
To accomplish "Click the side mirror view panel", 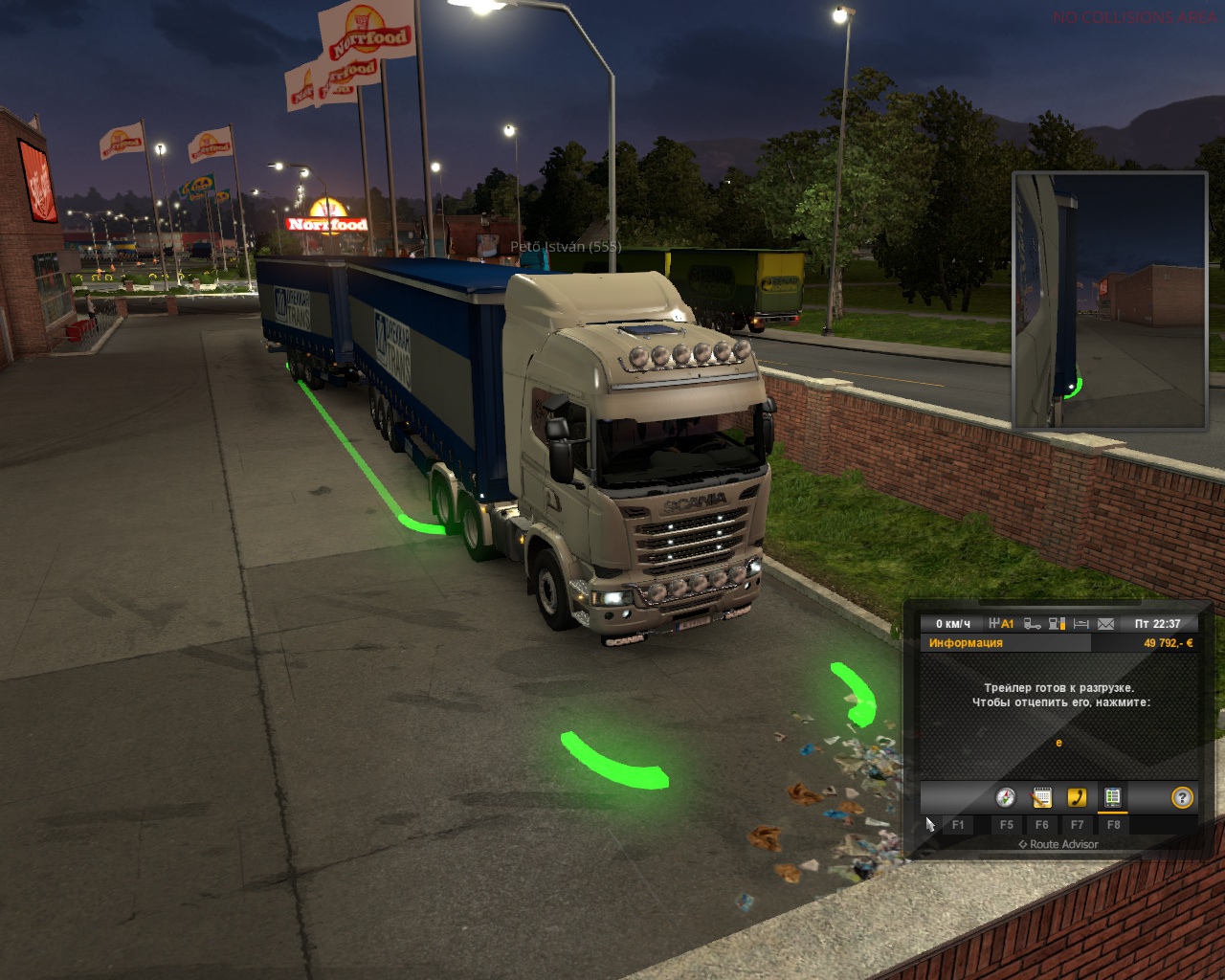I will 1109,300.
